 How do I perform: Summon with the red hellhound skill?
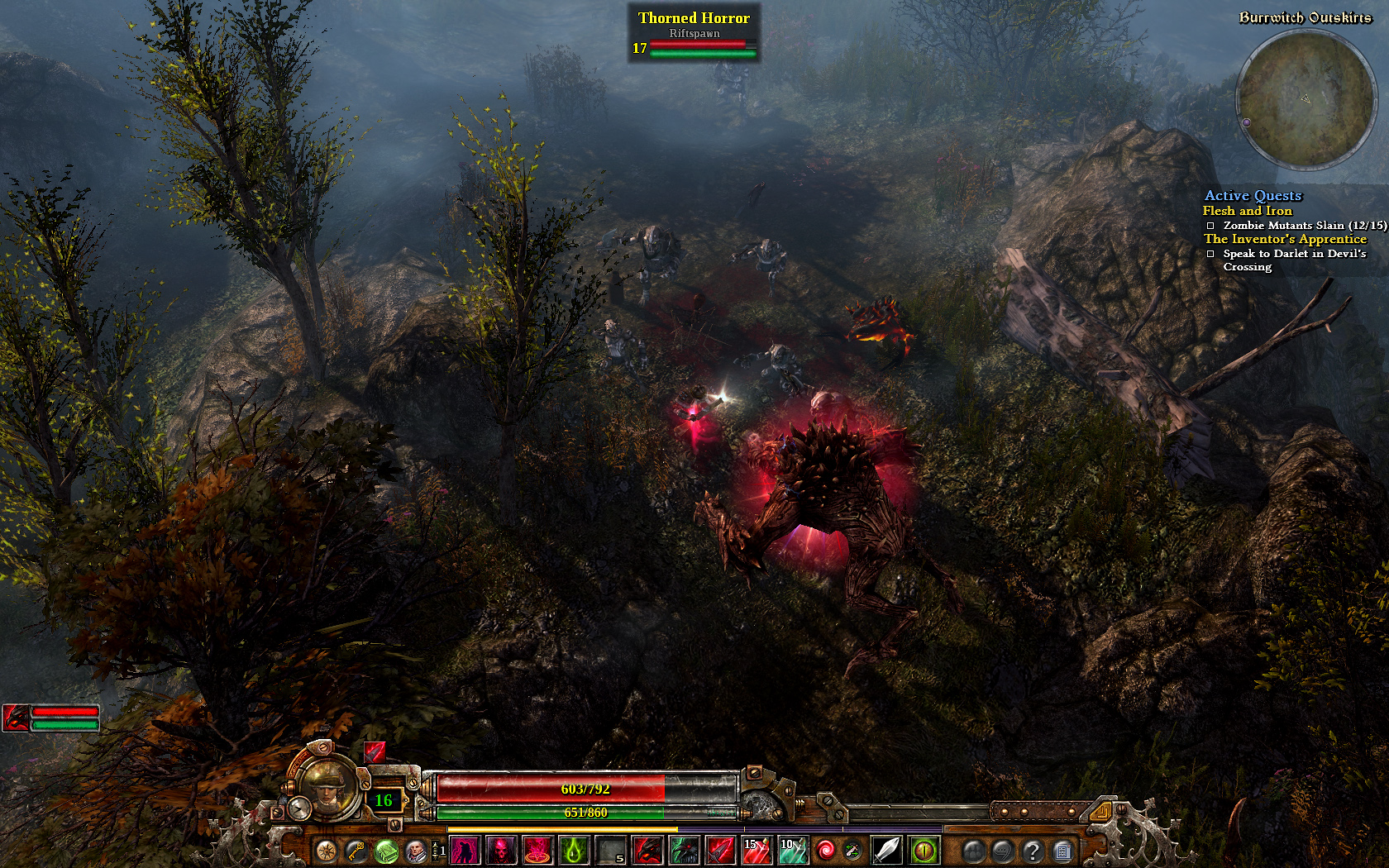tap(647, 850)
